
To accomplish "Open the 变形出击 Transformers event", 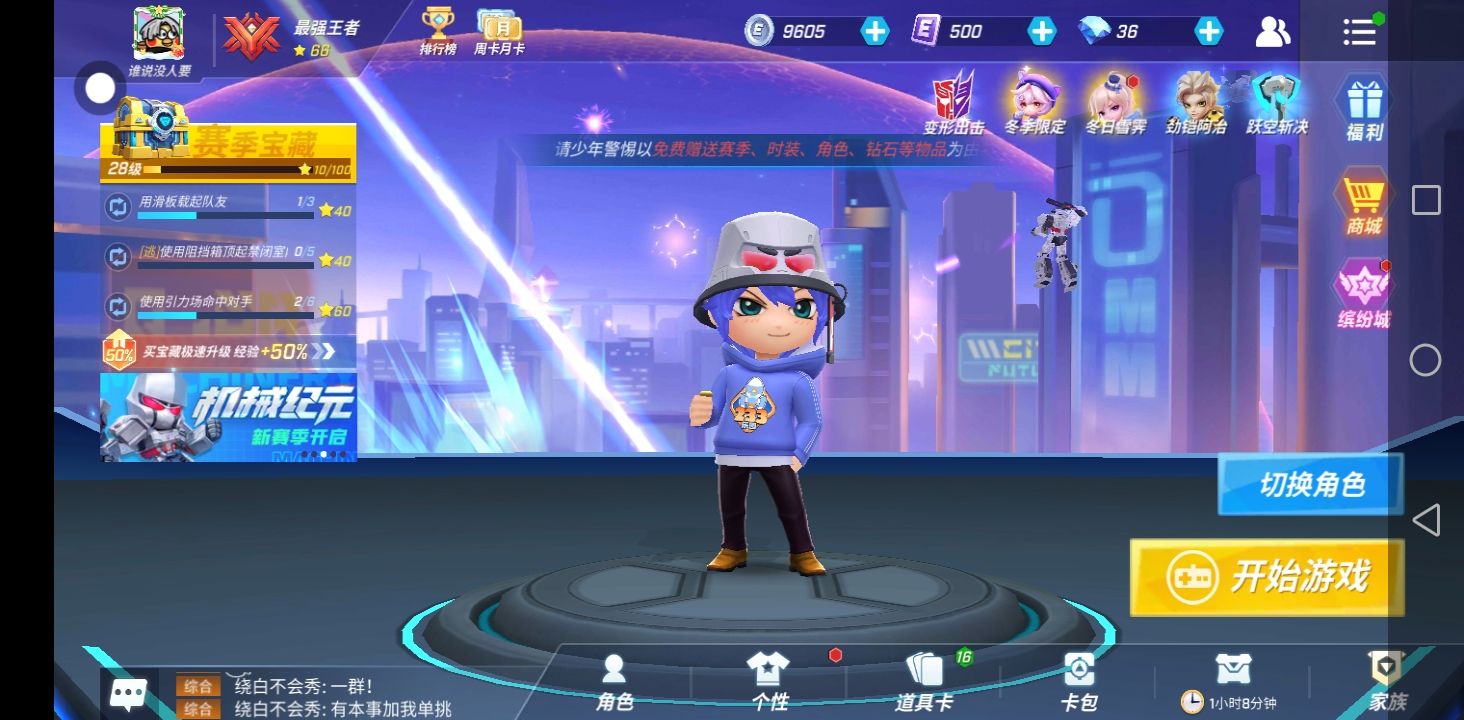I will point(953,102).
